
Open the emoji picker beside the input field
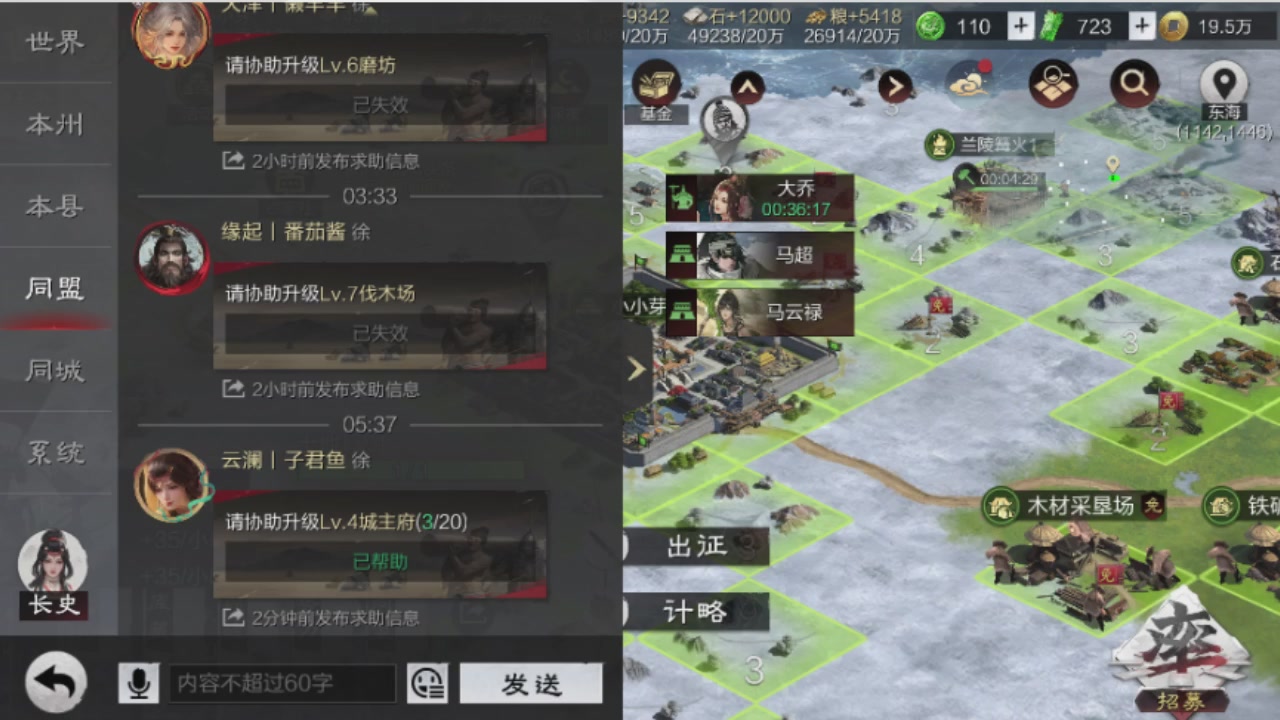[x=428, y=683]
